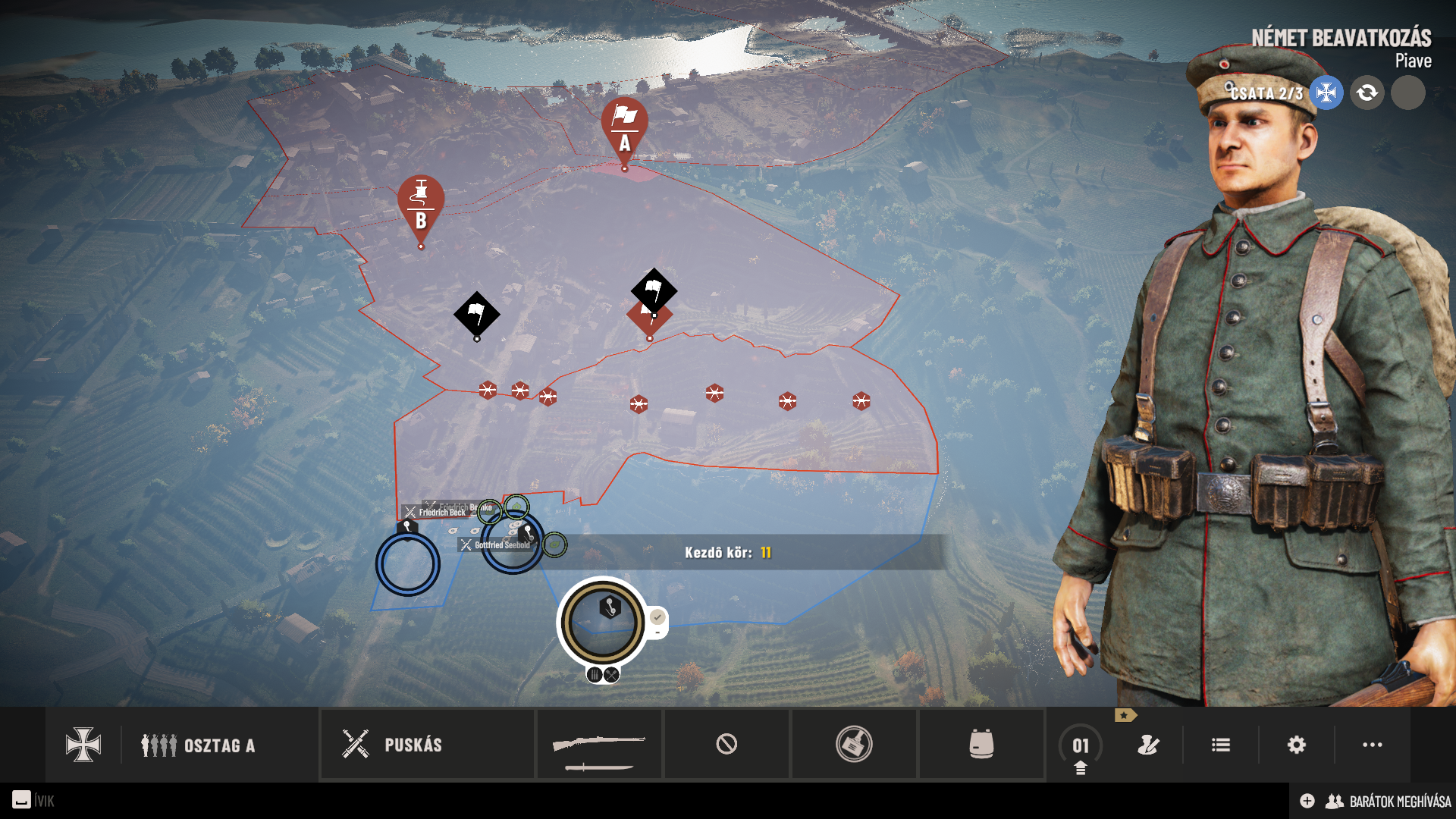The height and width of the screenshot is (819, 1456).
Task: Open the soldier customization icon with star tag
Action: pos(1148,745)
